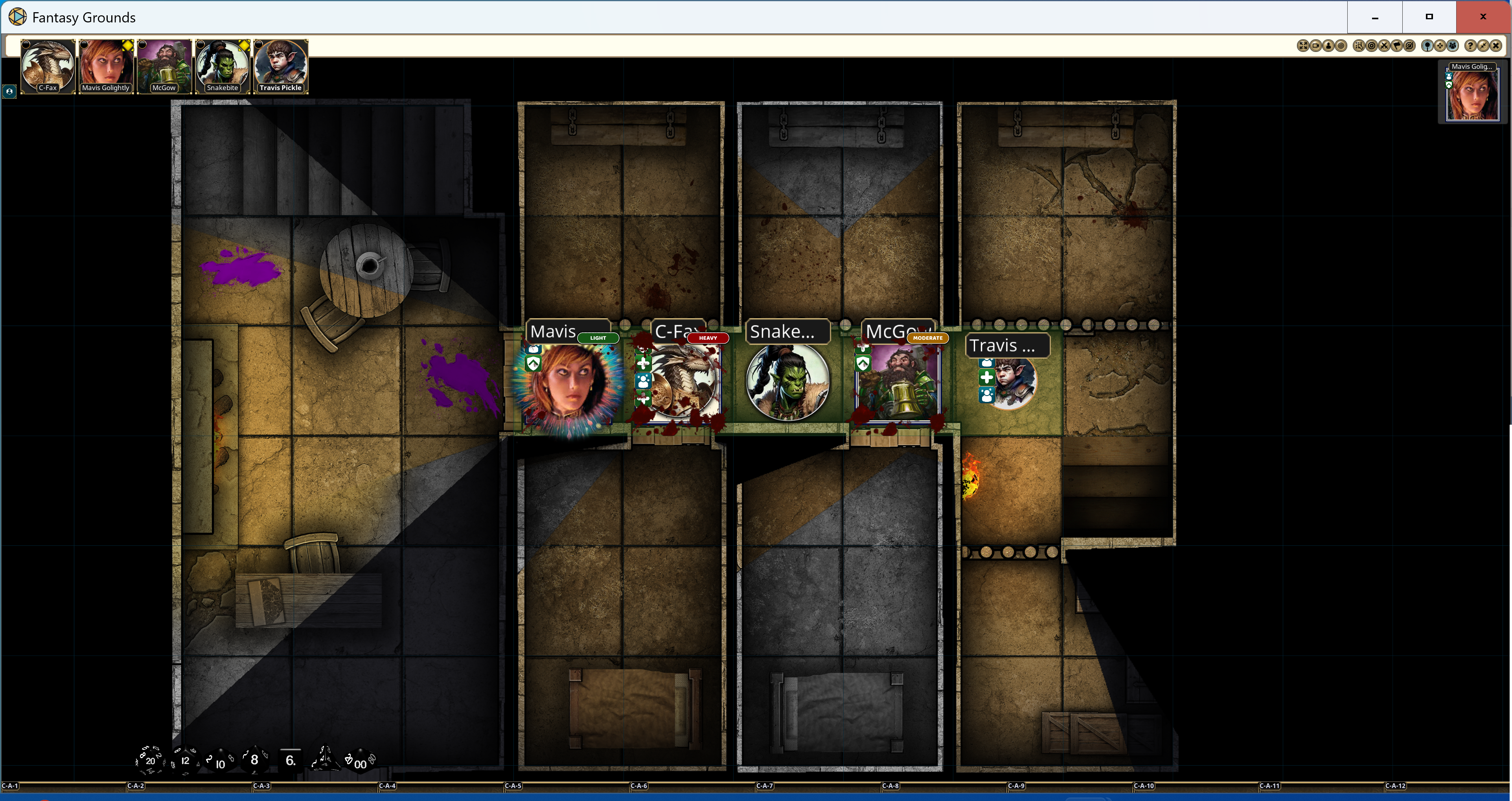Toggle the map pin toolbar button
The image size is (1512, 801).
click(1427, 46)
